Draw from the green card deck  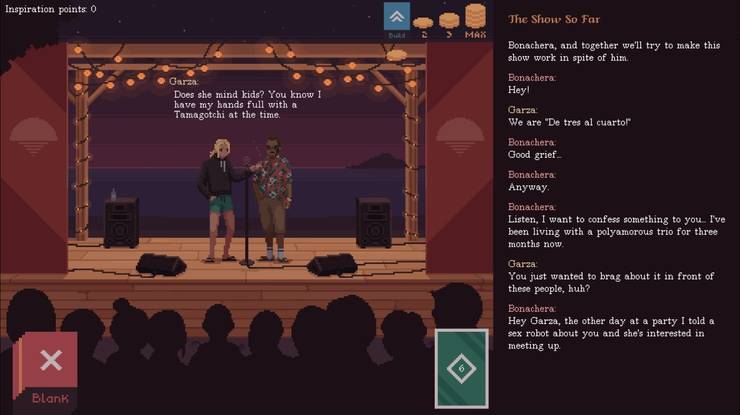[x=461, y=367]
